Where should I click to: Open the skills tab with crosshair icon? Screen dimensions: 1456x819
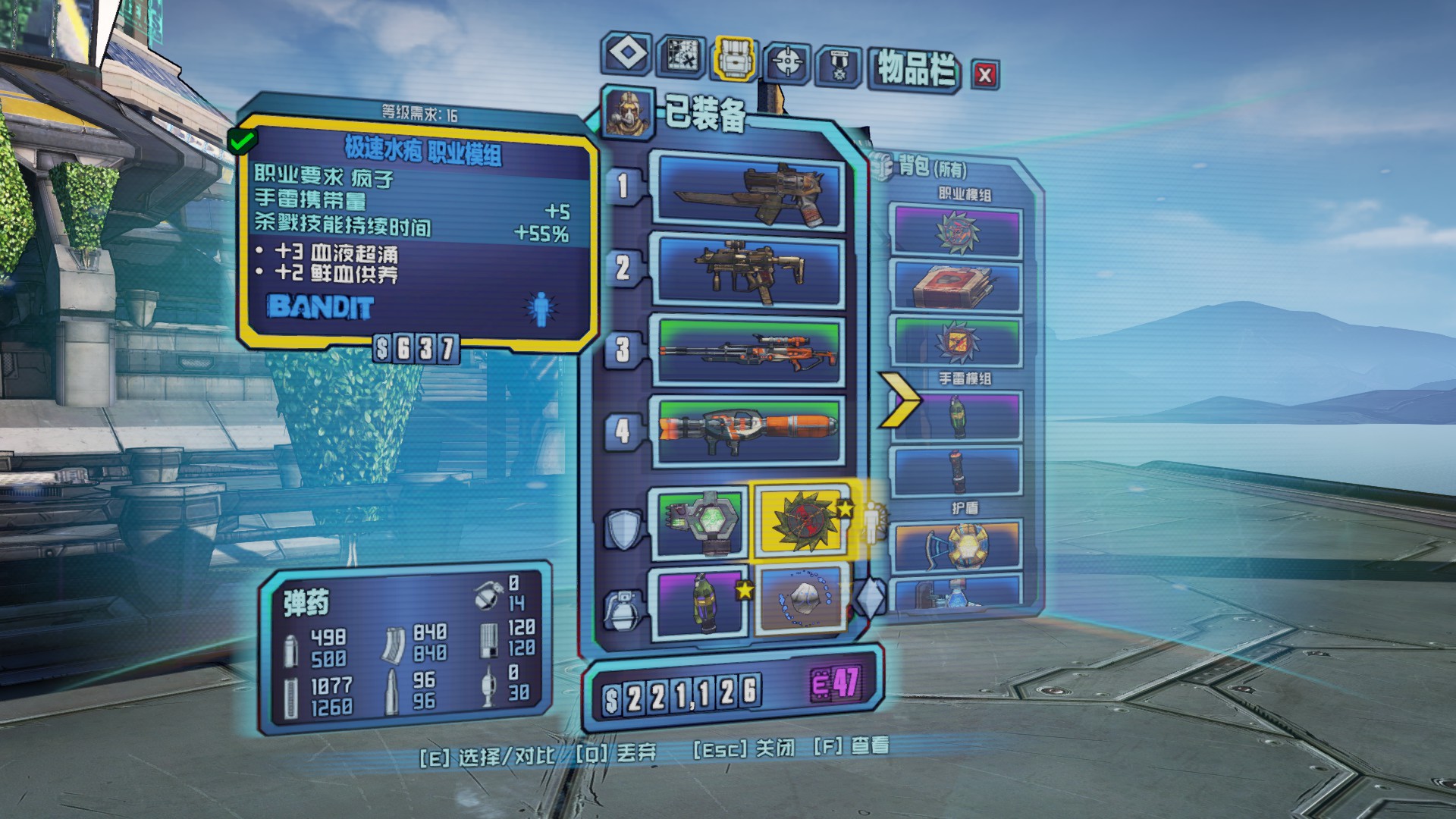point(787,61)
